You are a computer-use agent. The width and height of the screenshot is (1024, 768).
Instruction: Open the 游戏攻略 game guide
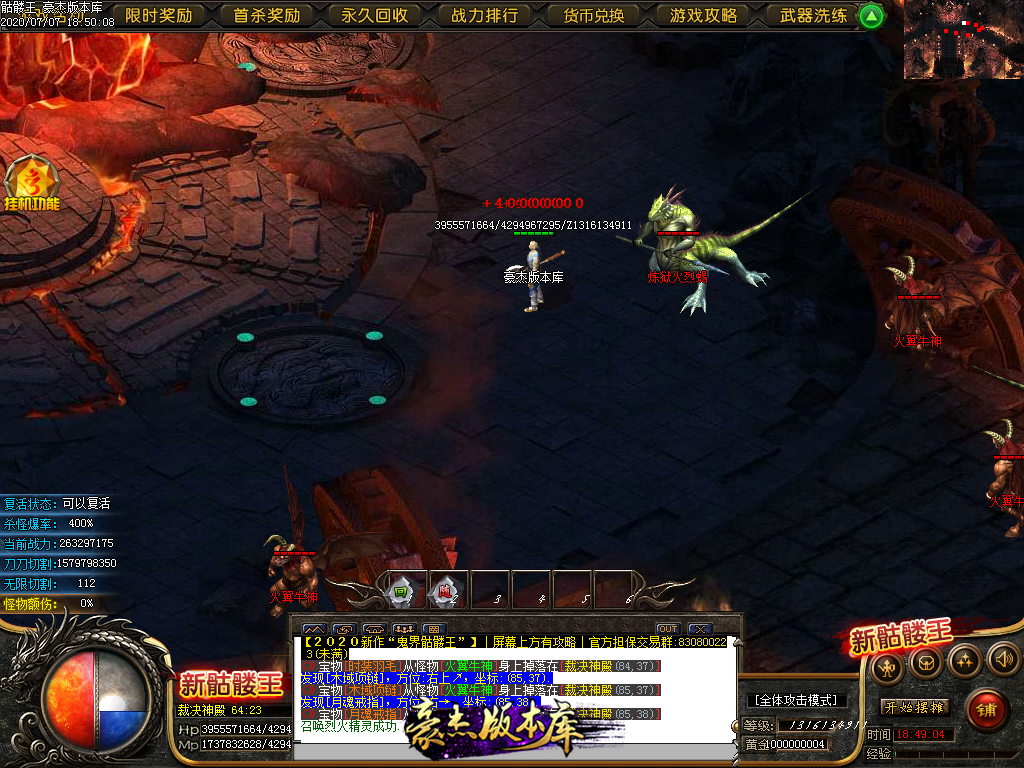click(x=703, y=15)
